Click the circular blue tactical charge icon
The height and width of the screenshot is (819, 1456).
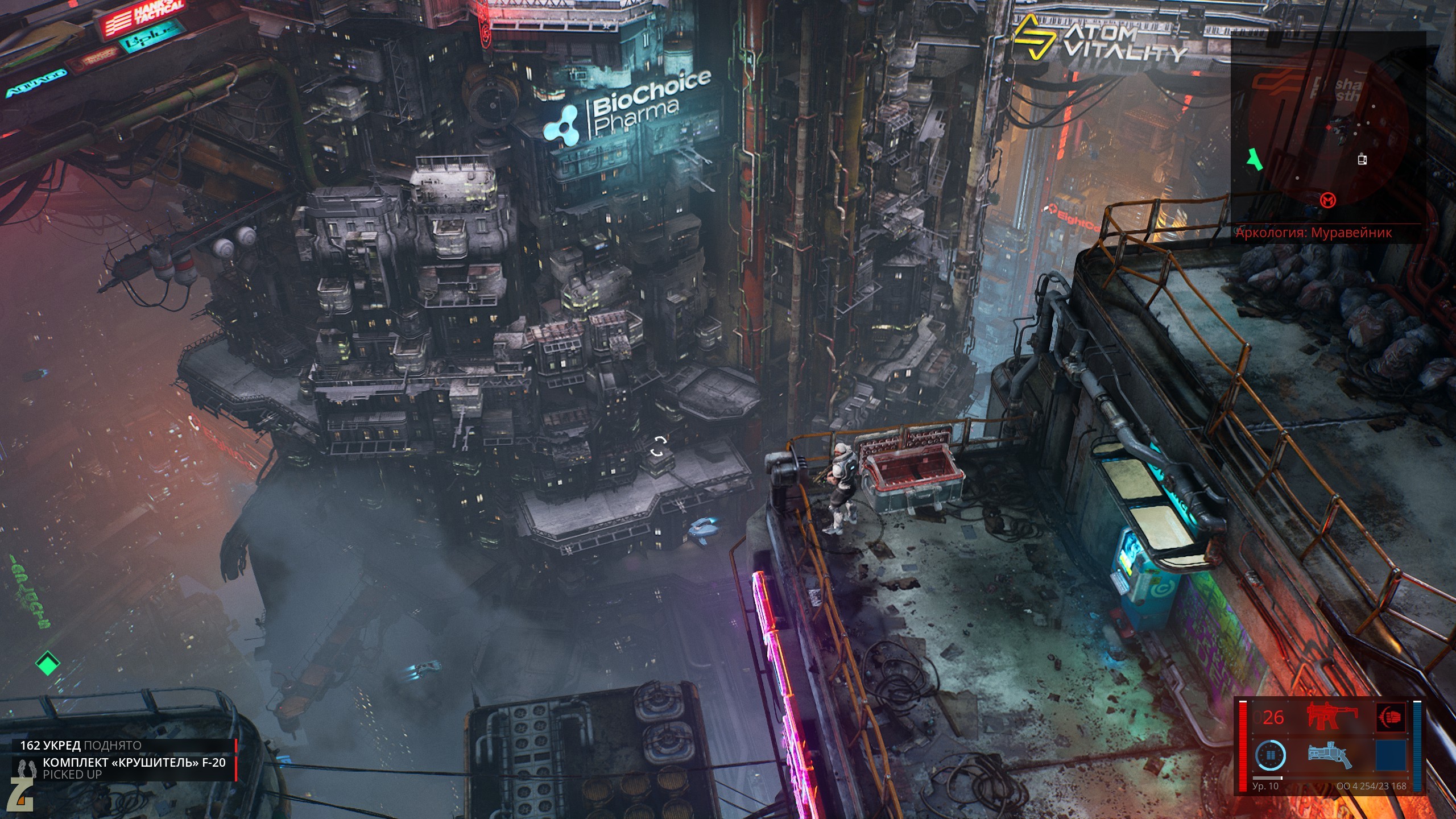tap(1269, 755)
